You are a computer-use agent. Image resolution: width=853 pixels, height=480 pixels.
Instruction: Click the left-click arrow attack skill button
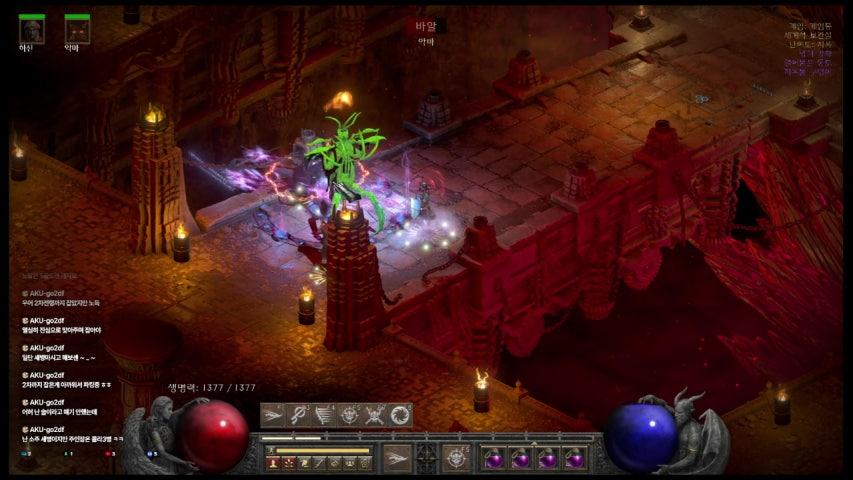click(398, 457)
